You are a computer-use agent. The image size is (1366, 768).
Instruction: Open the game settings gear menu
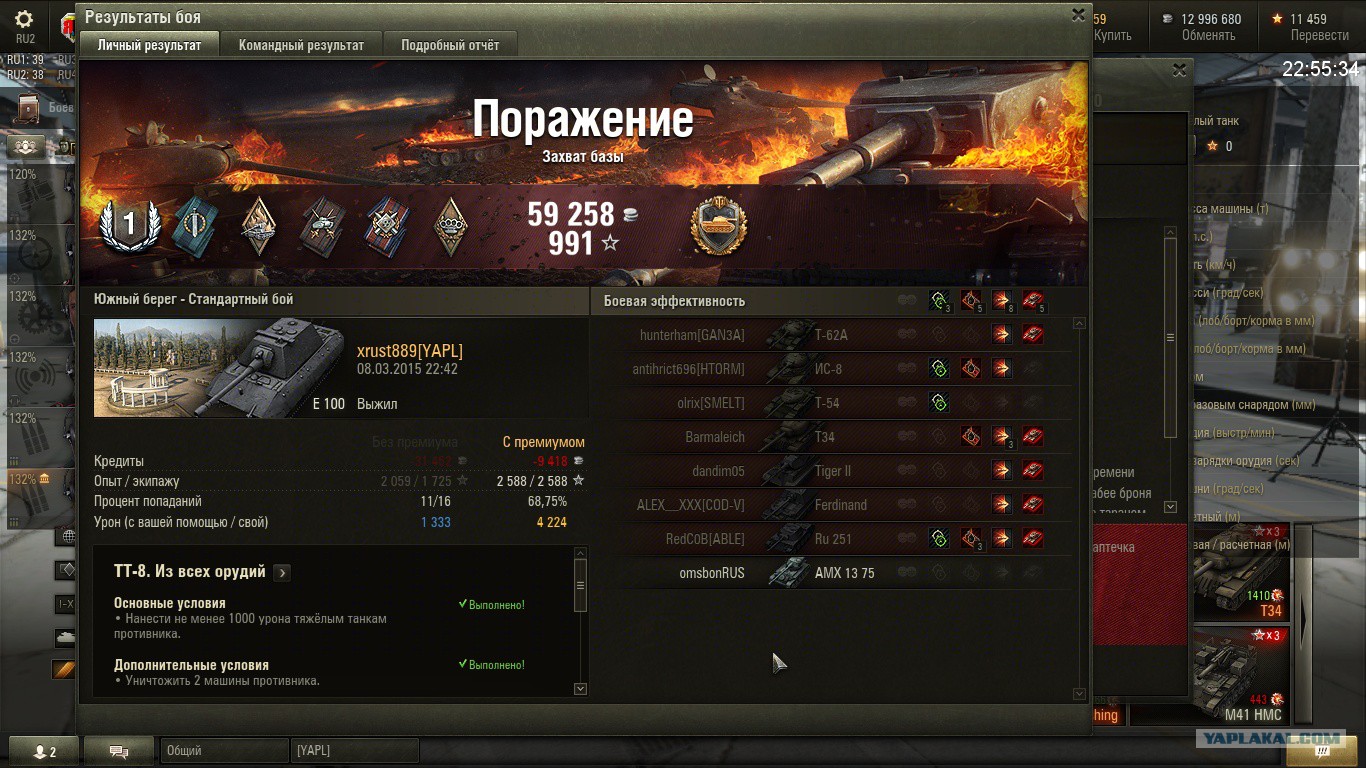click(24, 20)
